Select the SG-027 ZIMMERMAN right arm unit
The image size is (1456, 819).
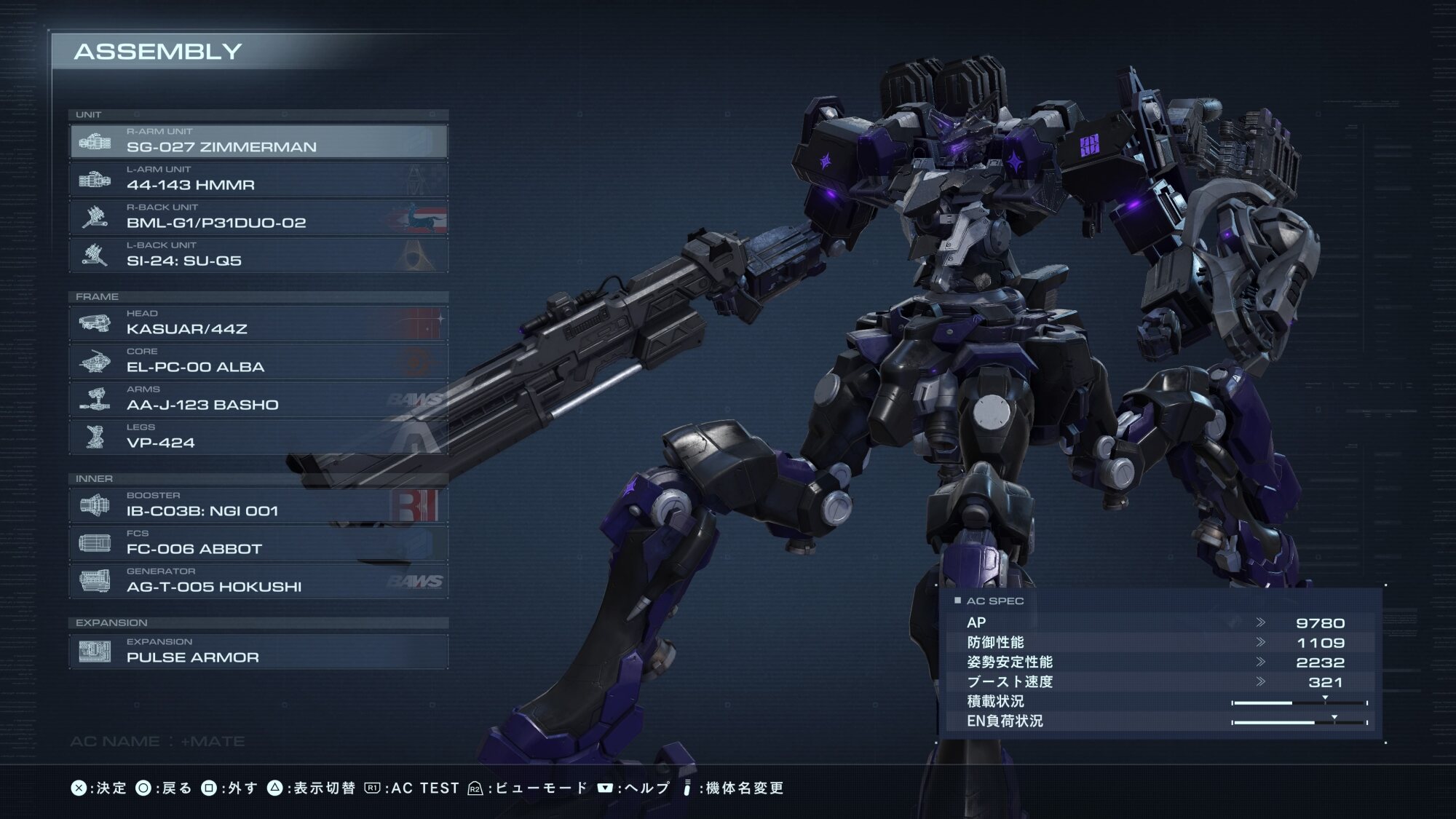(x=258, y=141)
